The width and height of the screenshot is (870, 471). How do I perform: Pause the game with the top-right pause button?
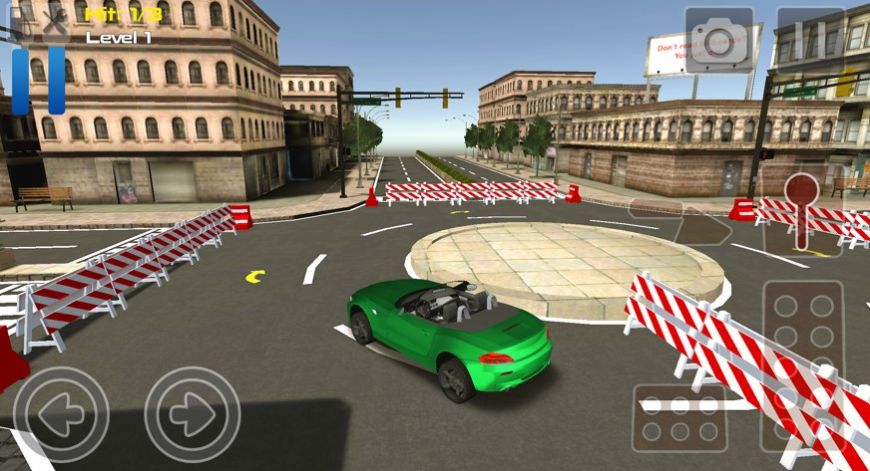[810, 40]
